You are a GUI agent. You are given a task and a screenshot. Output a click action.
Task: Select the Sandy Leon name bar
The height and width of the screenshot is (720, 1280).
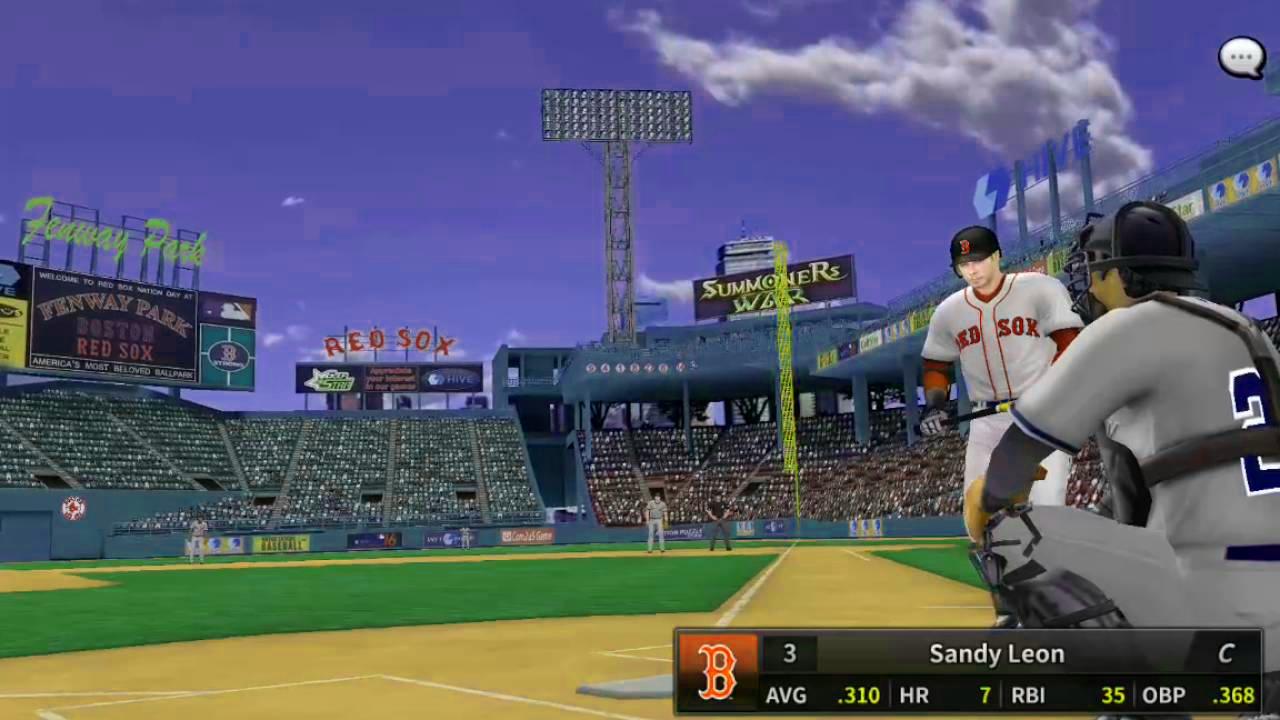tap(995, 653)
